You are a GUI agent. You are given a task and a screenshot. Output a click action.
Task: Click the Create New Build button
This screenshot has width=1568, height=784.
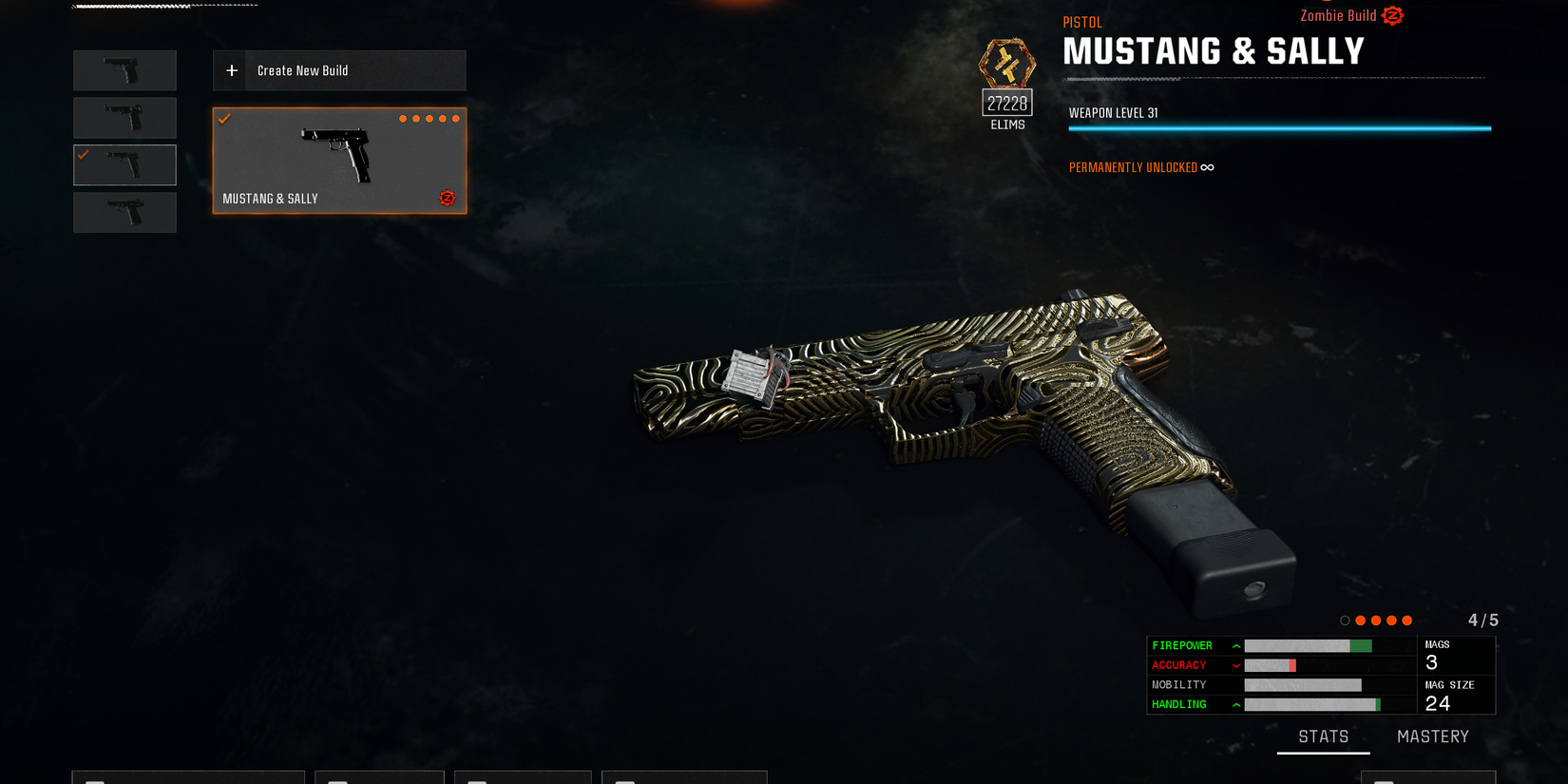338,69
